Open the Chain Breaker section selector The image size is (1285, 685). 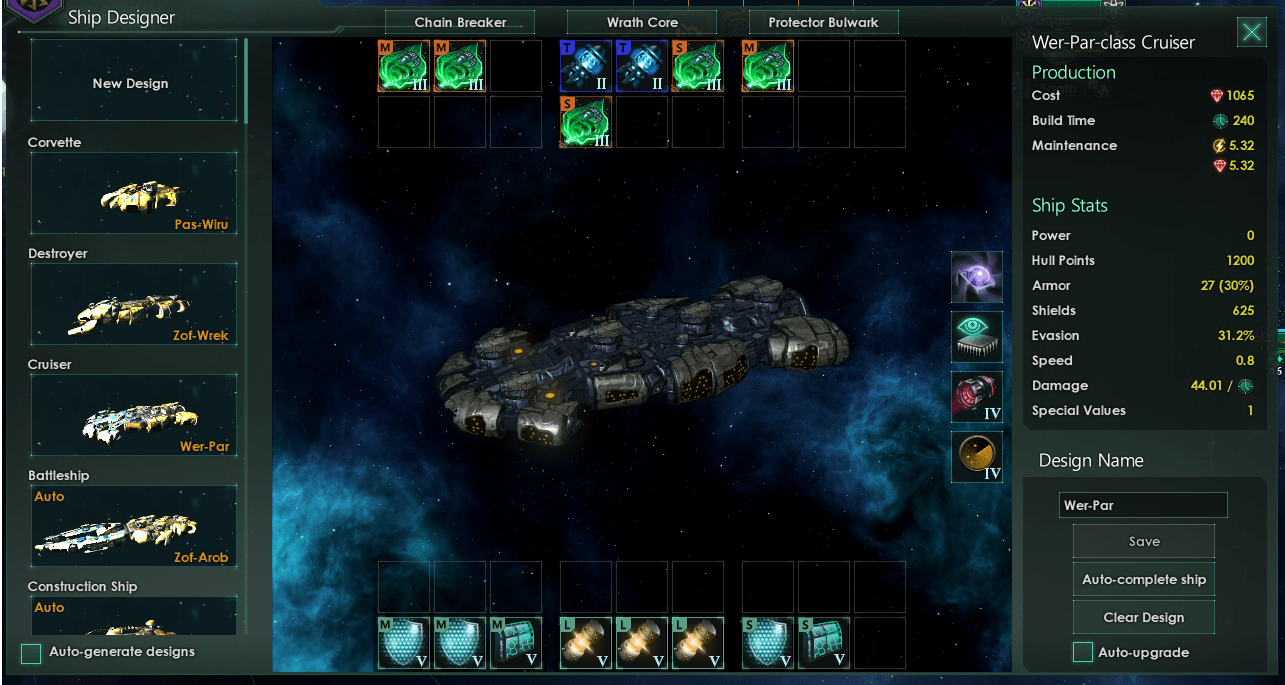[x=460, y=22]
